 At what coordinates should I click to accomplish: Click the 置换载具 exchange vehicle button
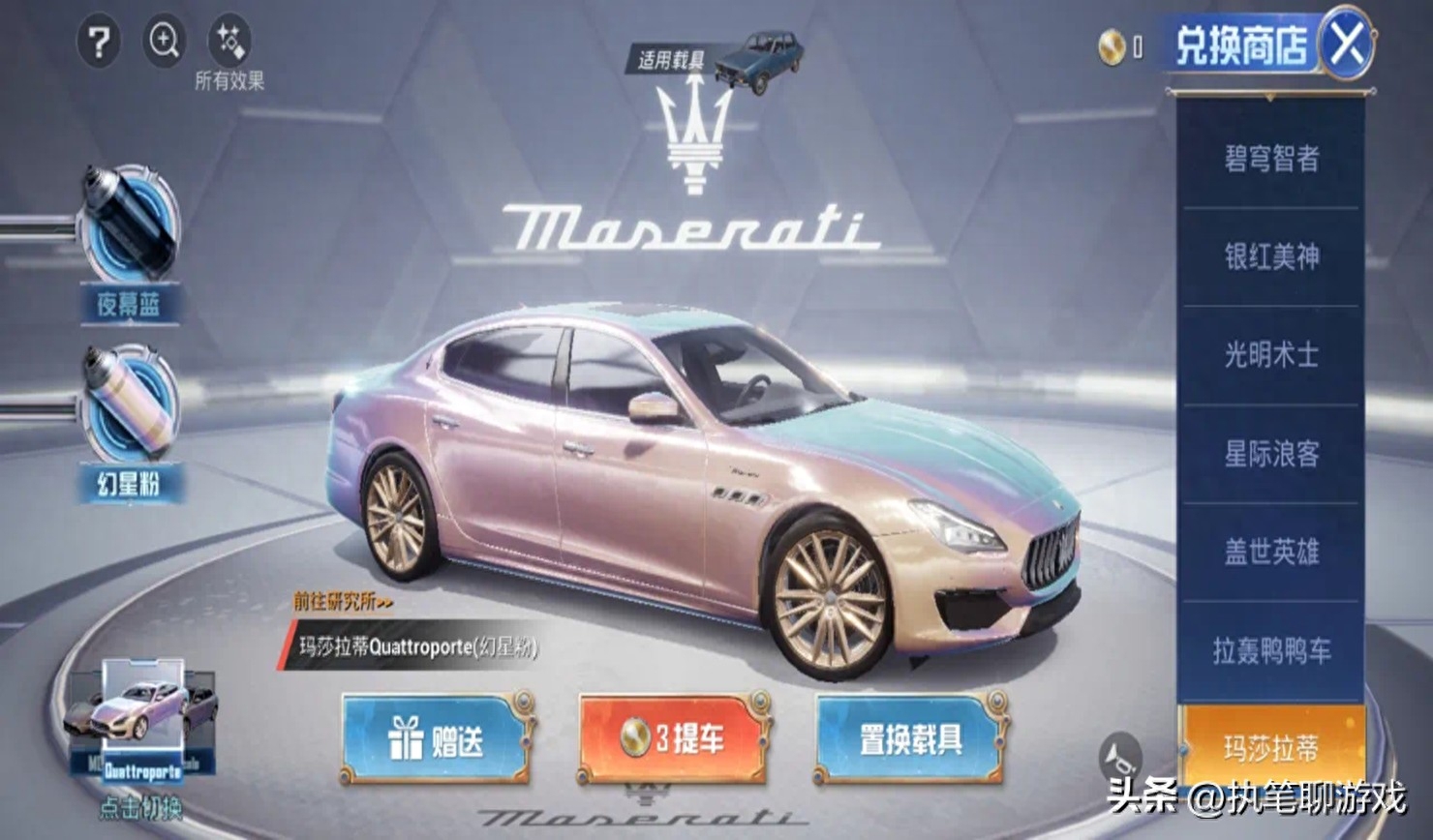tap(911, 738)
